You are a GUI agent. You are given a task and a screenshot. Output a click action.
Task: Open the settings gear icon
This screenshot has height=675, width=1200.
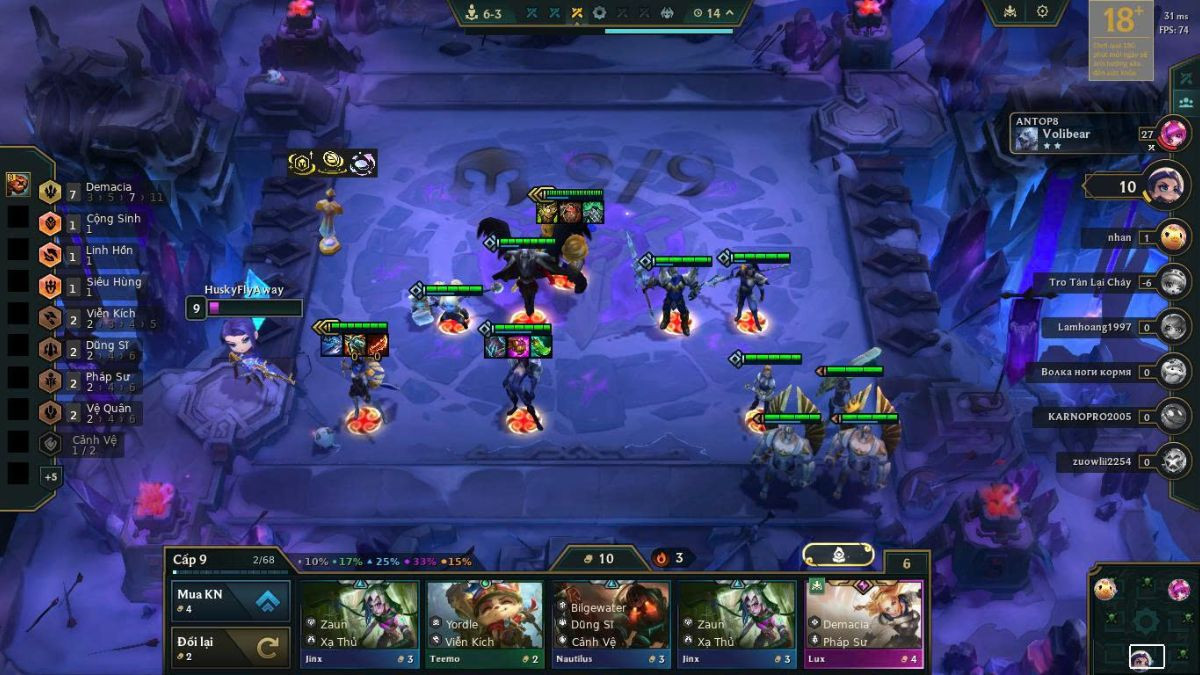click(1042, 12)
